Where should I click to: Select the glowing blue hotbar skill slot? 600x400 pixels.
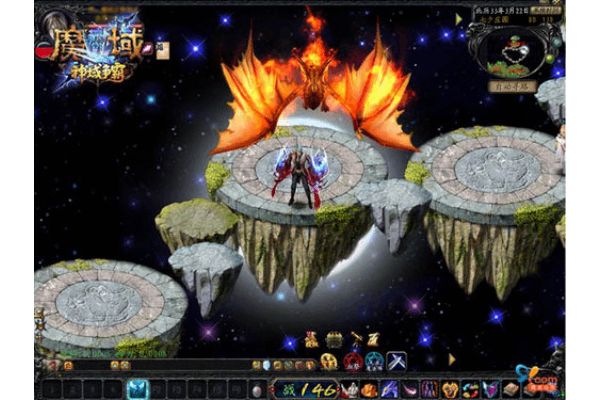(x=138, y=388)
